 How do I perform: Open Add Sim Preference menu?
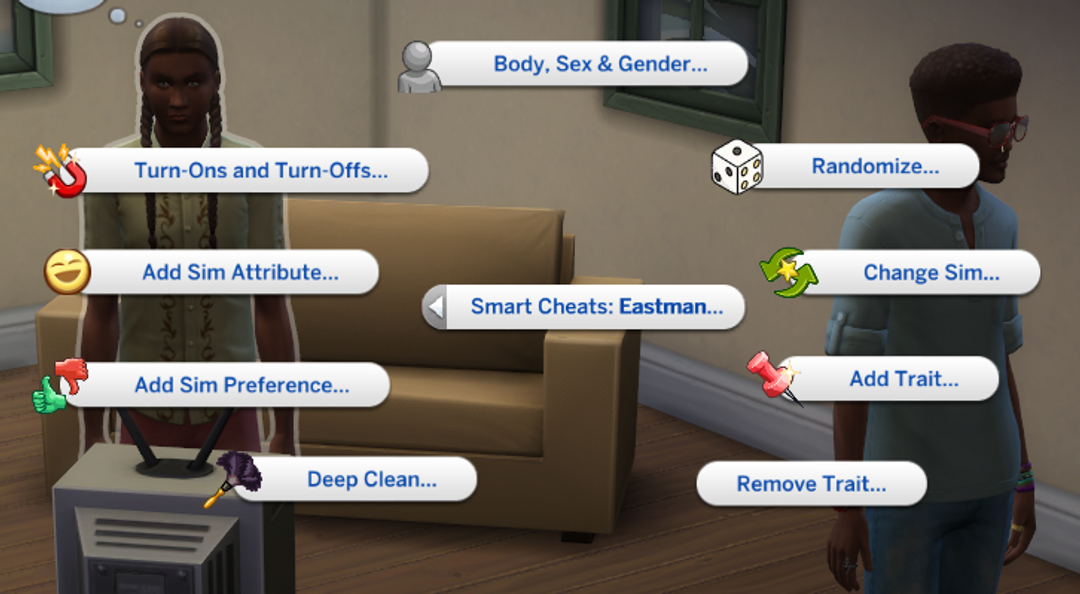[241, 385]
